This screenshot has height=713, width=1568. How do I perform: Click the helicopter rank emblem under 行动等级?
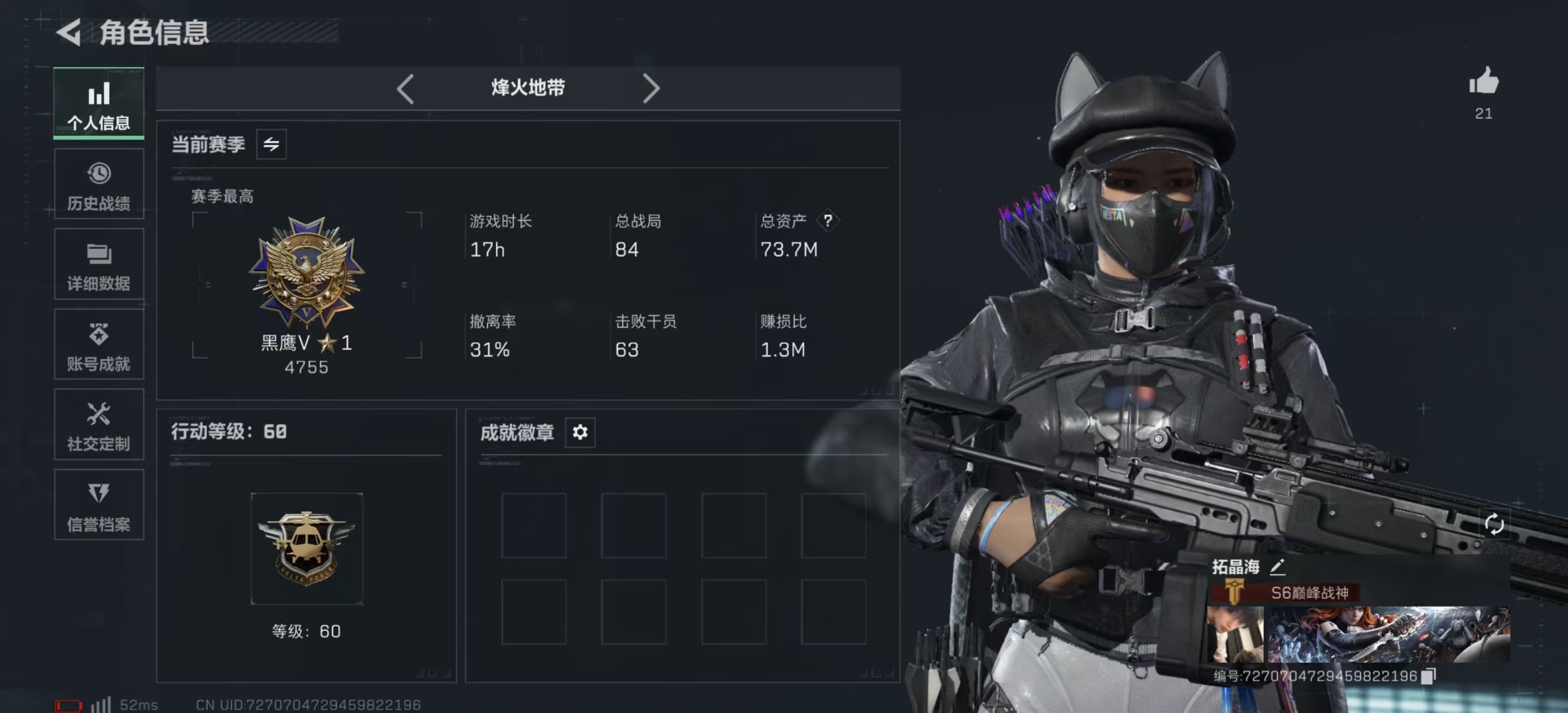tap(307, 547)
